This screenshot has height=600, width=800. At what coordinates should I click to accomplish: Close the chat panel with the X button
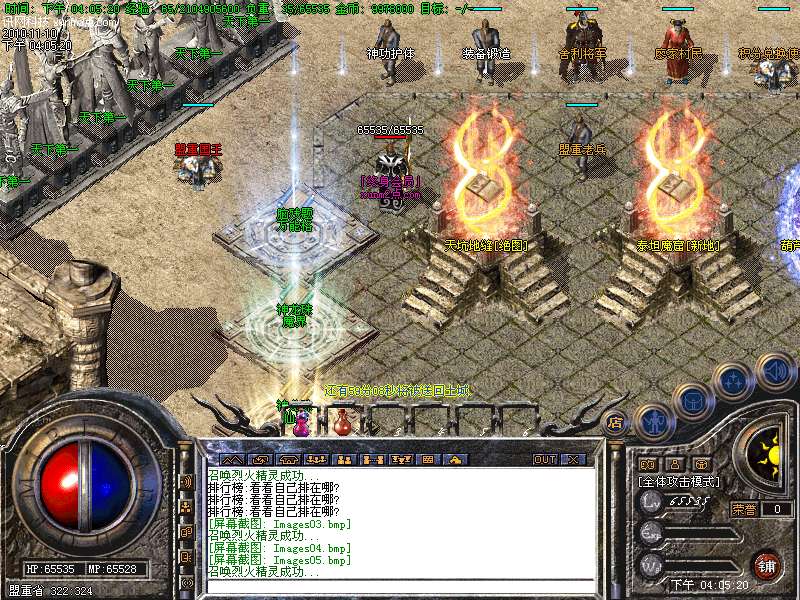(573, 459)
